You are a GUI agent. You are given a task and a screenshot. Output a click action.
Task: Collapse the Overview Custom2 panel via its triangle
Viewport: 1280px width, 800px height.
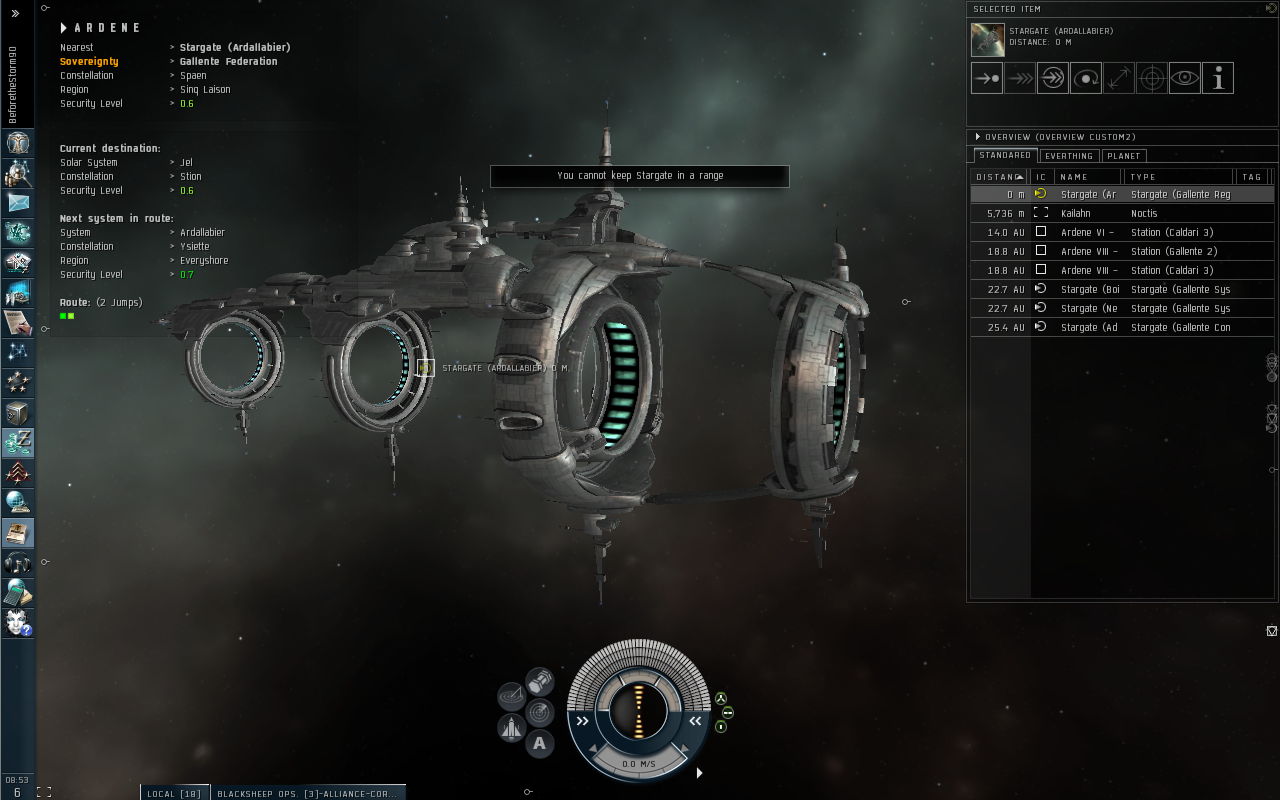tap(978, 137)
